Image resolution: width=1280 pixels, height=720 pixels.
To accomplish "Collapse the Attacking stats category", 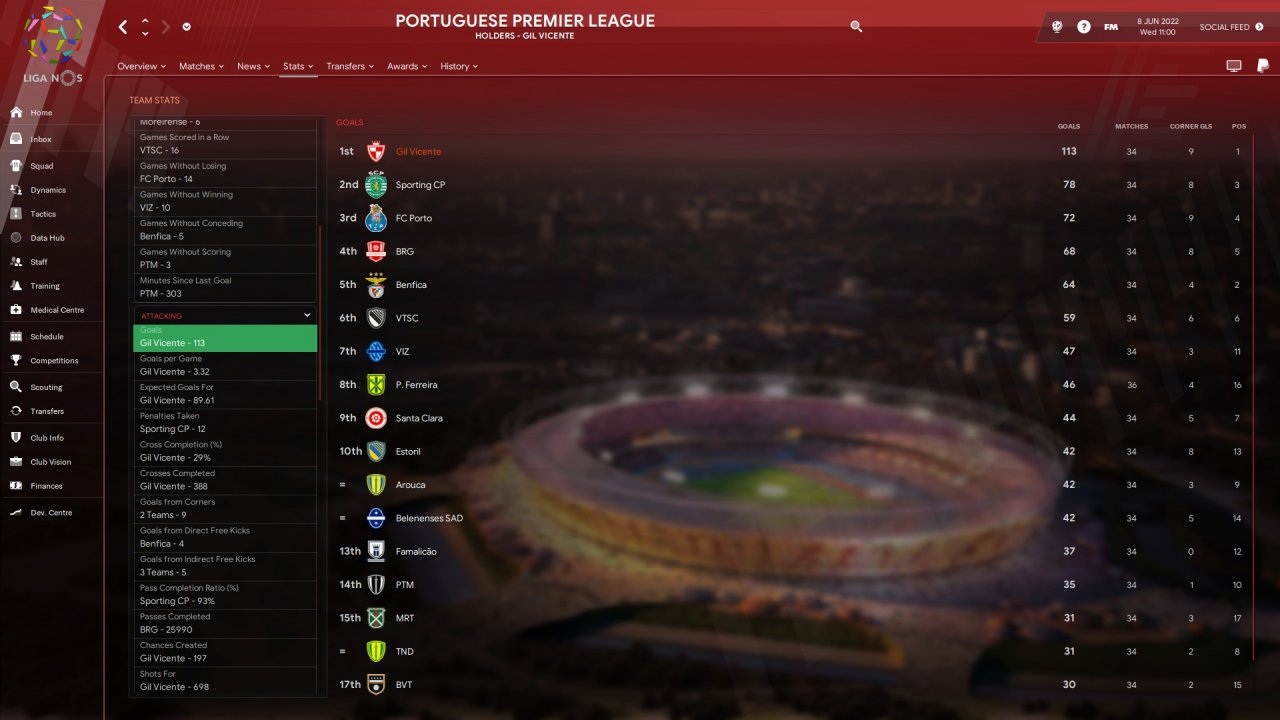I will pyautogui.click(x=307, y=315).
